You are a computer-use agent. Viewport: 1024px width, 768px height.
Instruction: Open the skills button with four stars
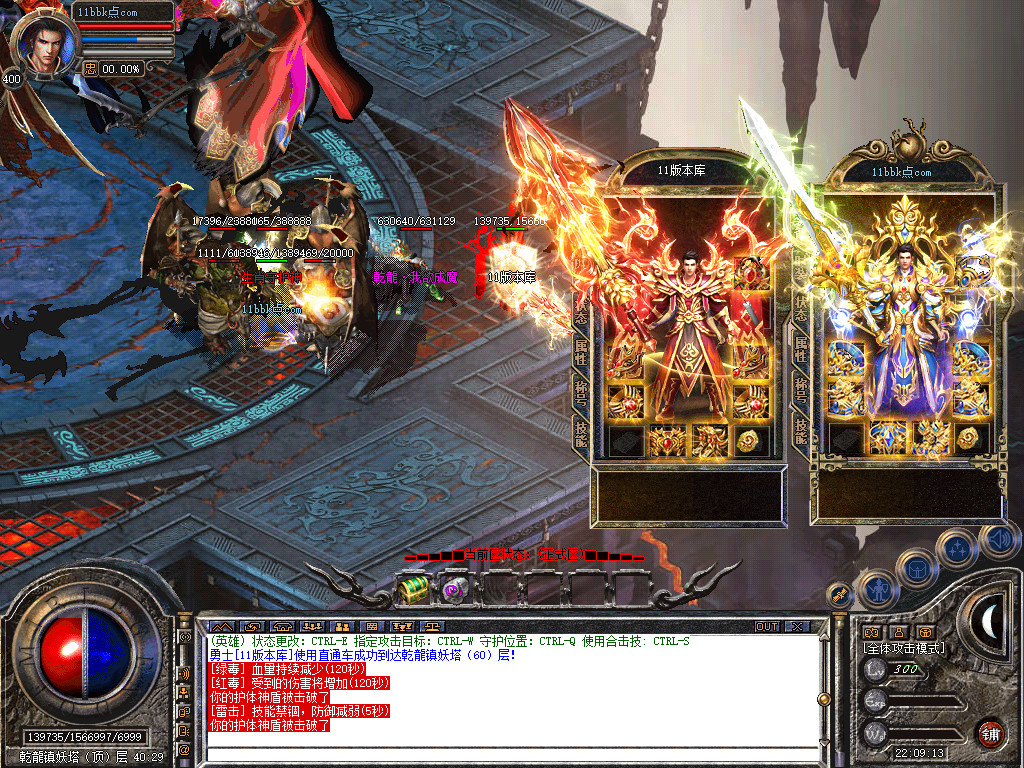coord(957,548)
